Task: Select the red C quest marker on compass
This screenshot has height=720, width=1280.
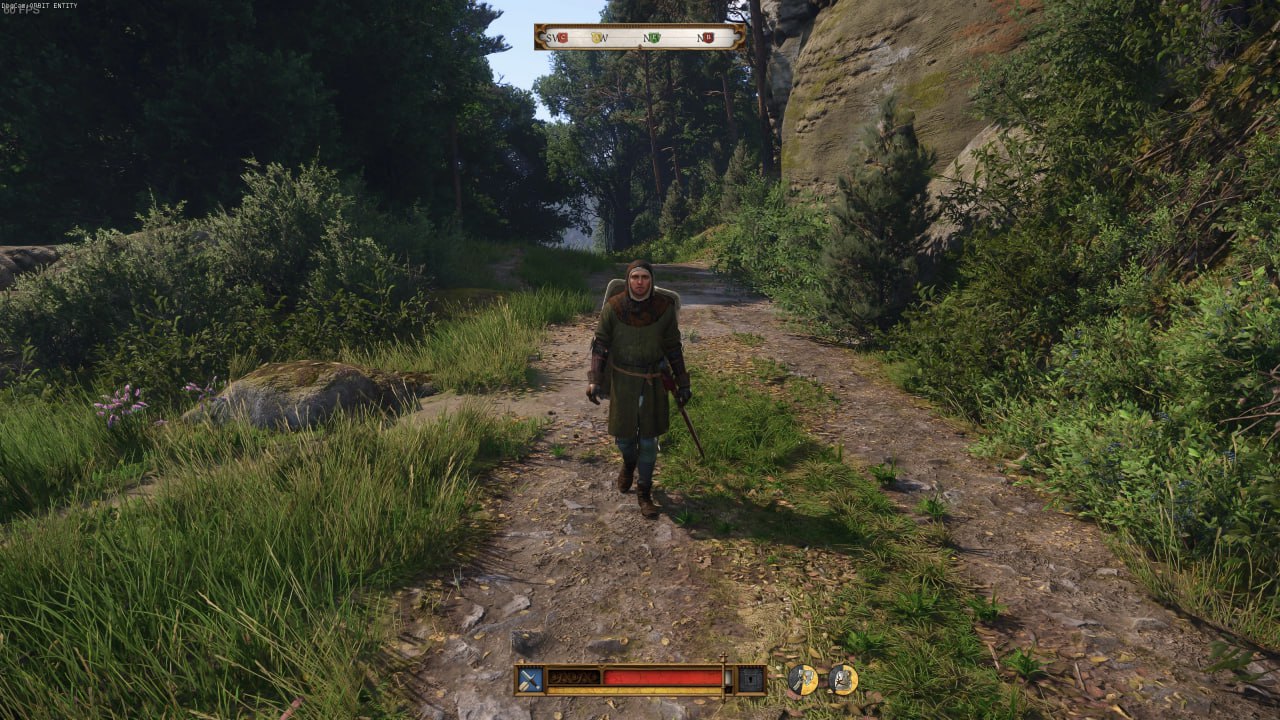Action: (562, 38)
